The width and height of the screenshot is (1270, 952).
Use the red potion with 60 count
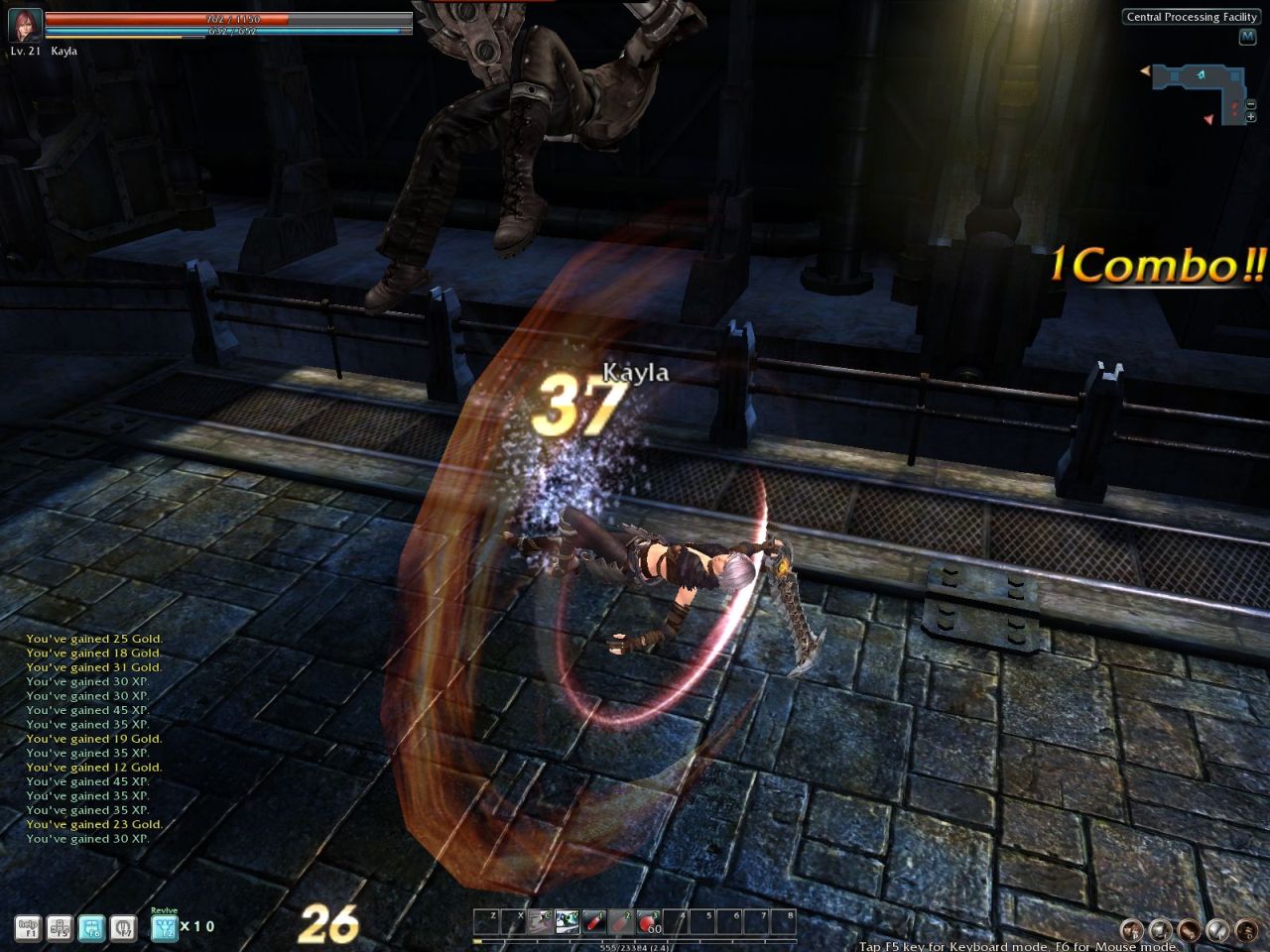click(648, 922)
